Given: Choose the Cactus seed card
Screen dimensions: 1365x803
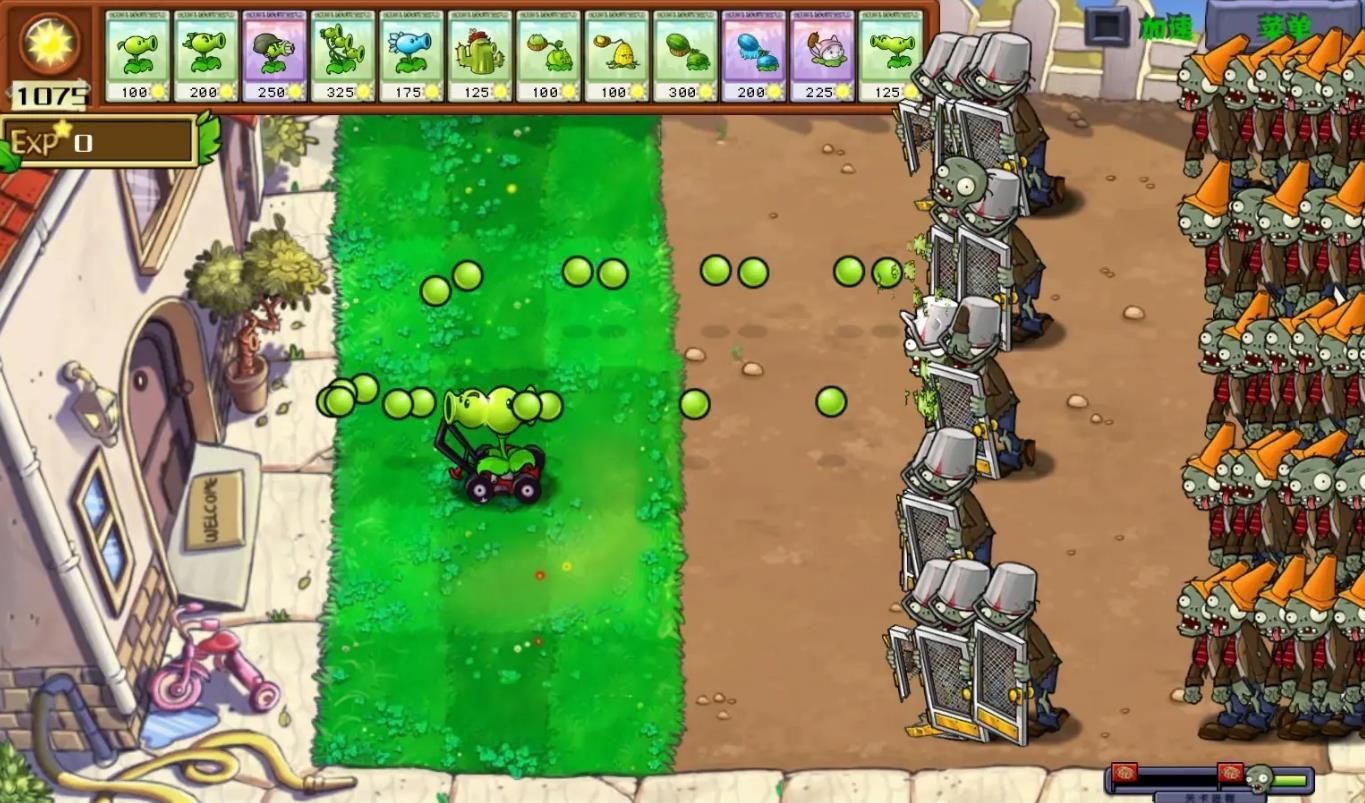Looking at the screenshot, I should pos(480,56).
